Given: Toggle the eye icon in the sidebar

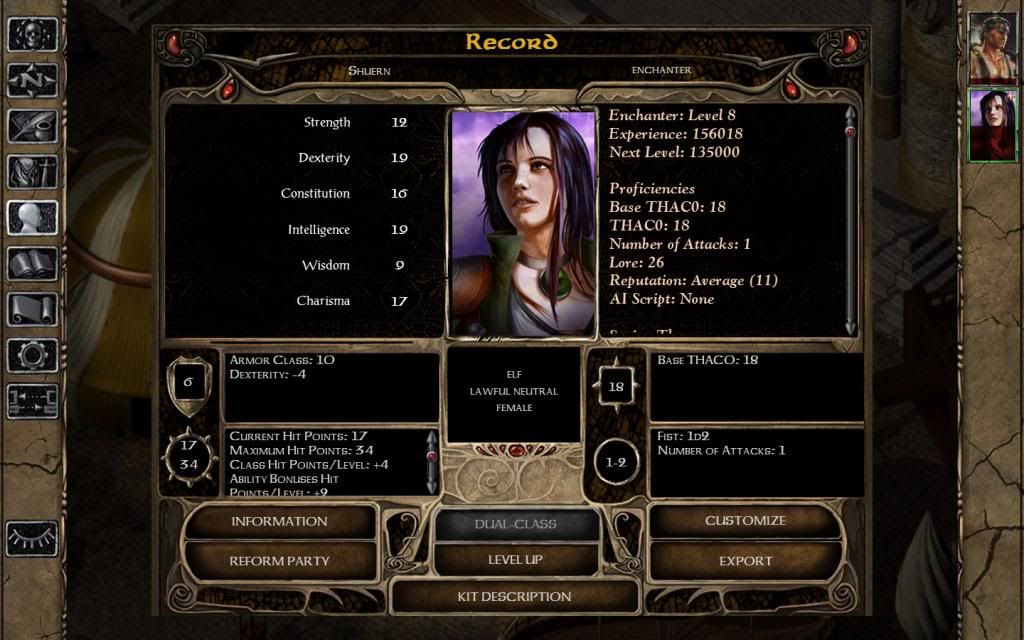Looking at the screenshot, I should click(32, 539).
